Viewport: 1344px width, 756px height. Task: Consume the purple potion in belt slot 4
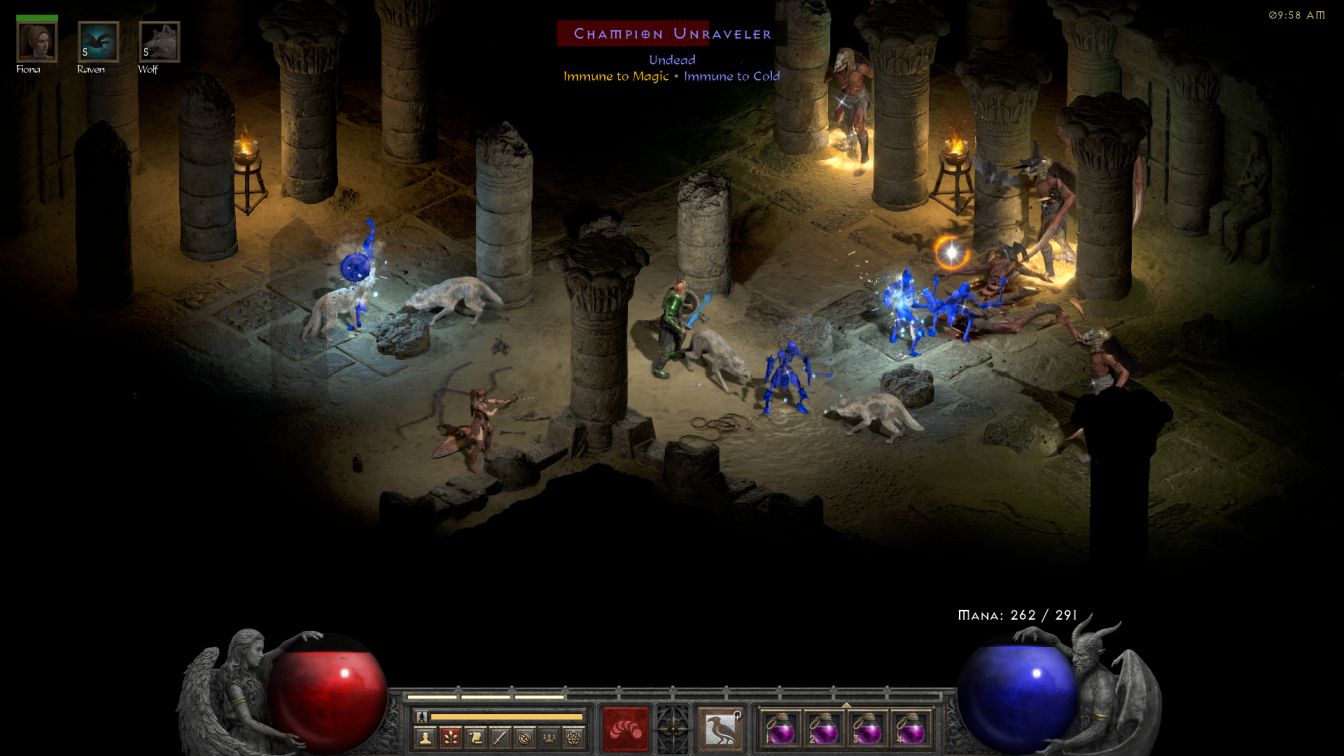click(910, 728)
